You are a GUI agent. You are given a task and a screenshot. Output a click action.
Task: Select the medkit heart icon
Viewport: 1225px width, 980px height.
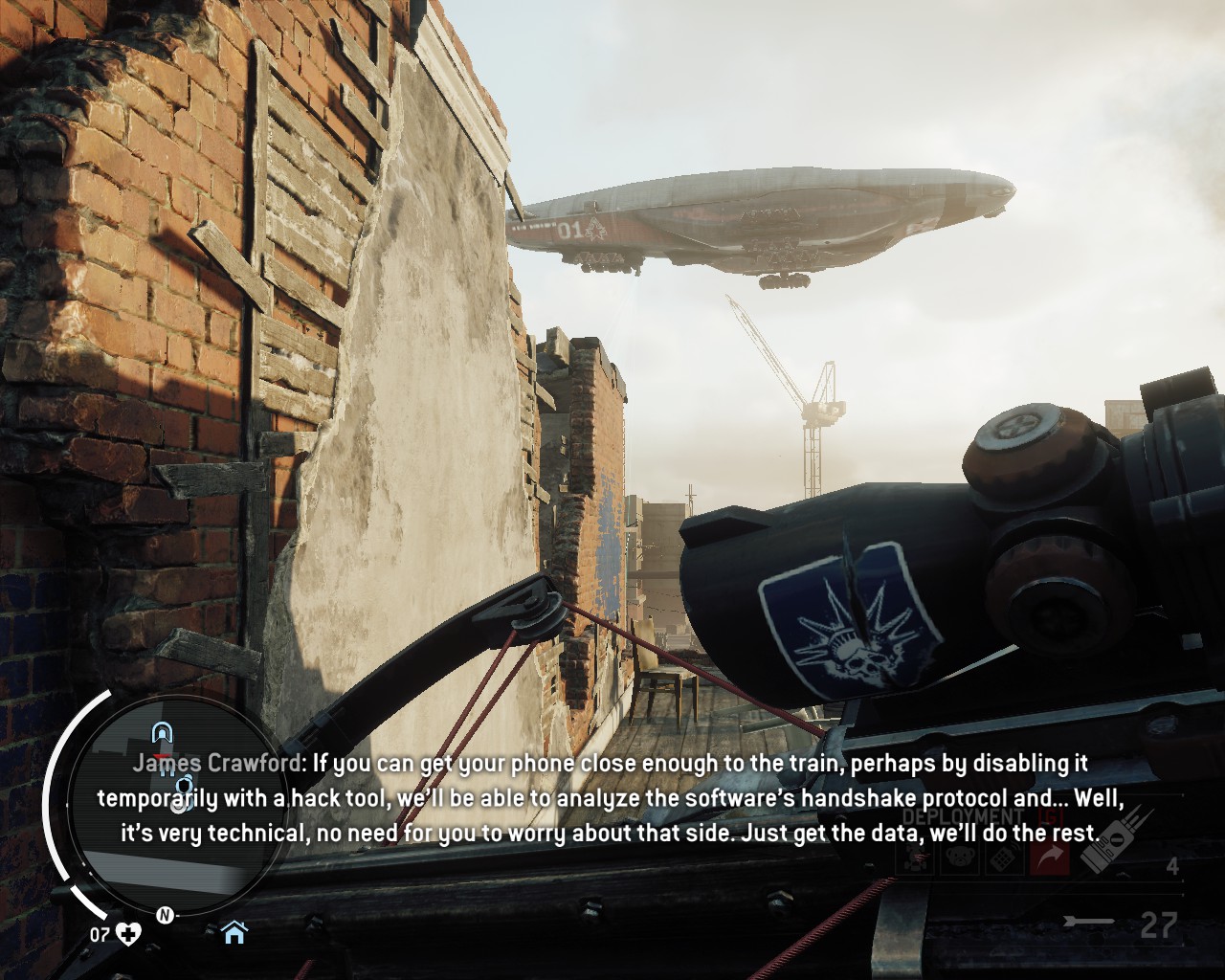point(127,934)
